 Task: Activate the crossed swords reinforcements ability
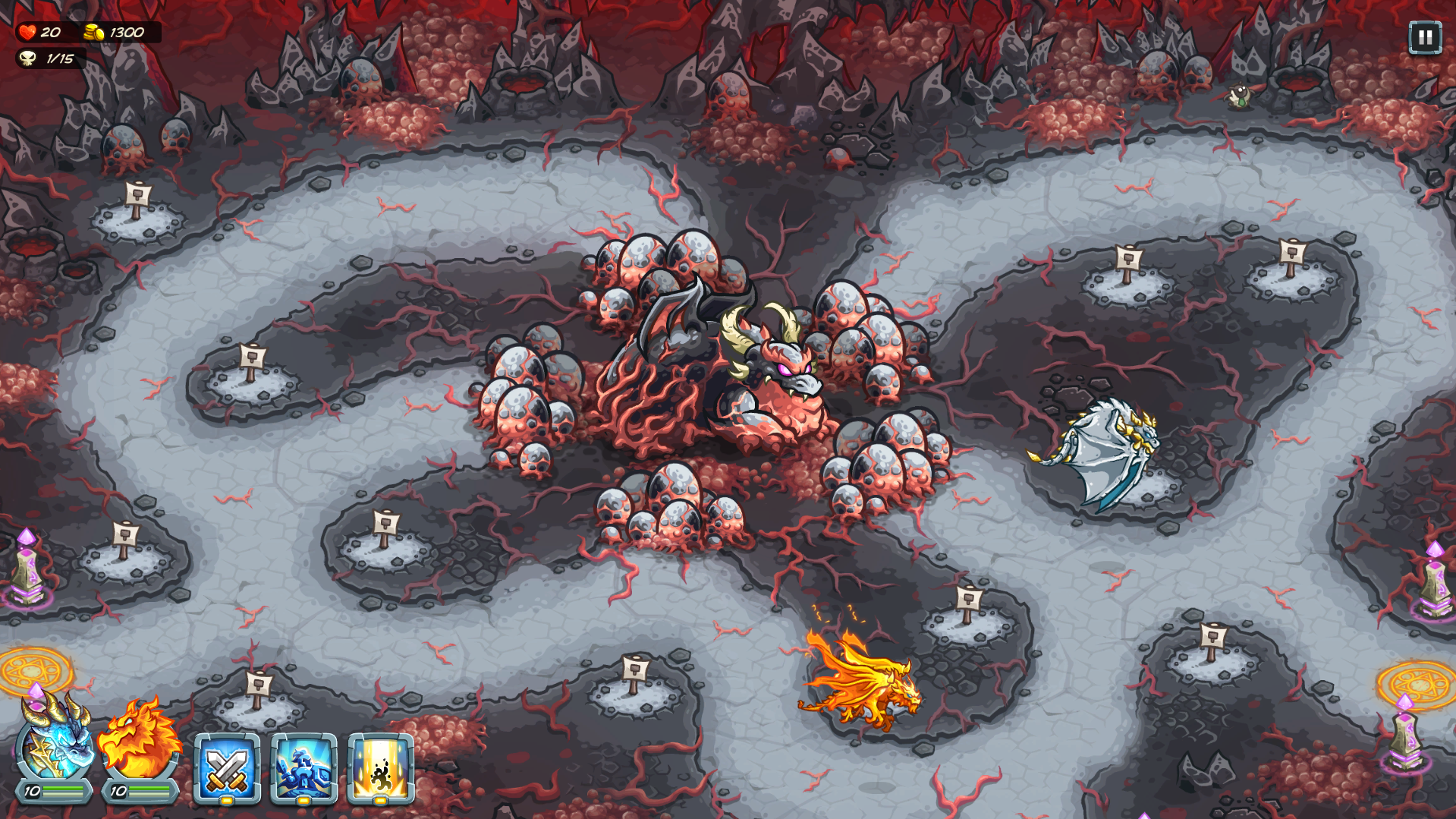[x=227, y=767]
